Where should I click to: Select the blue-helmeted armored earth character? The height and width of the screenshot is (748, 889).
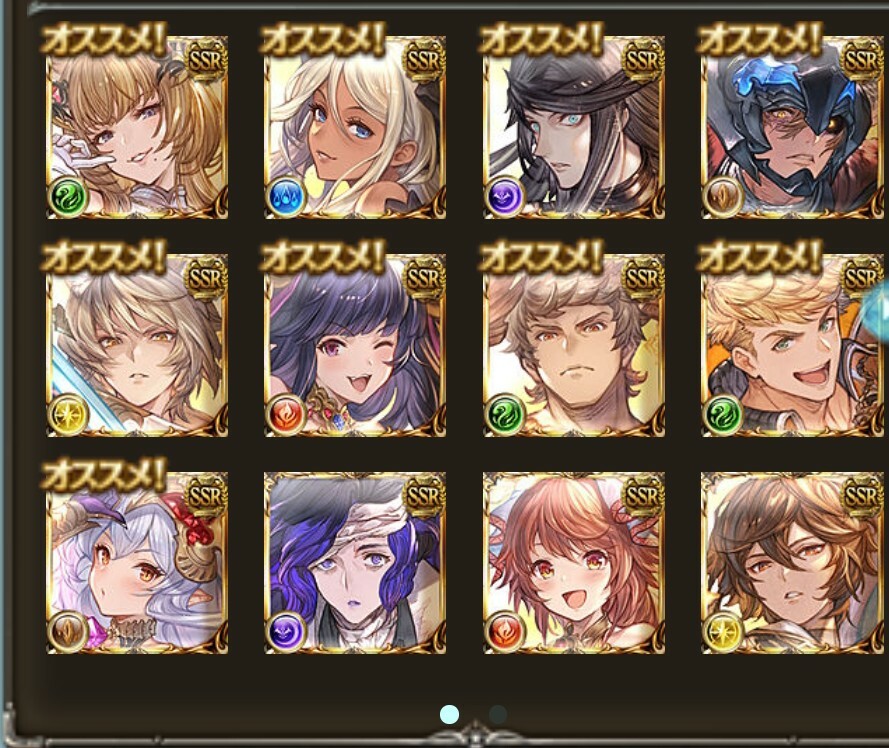792,128
